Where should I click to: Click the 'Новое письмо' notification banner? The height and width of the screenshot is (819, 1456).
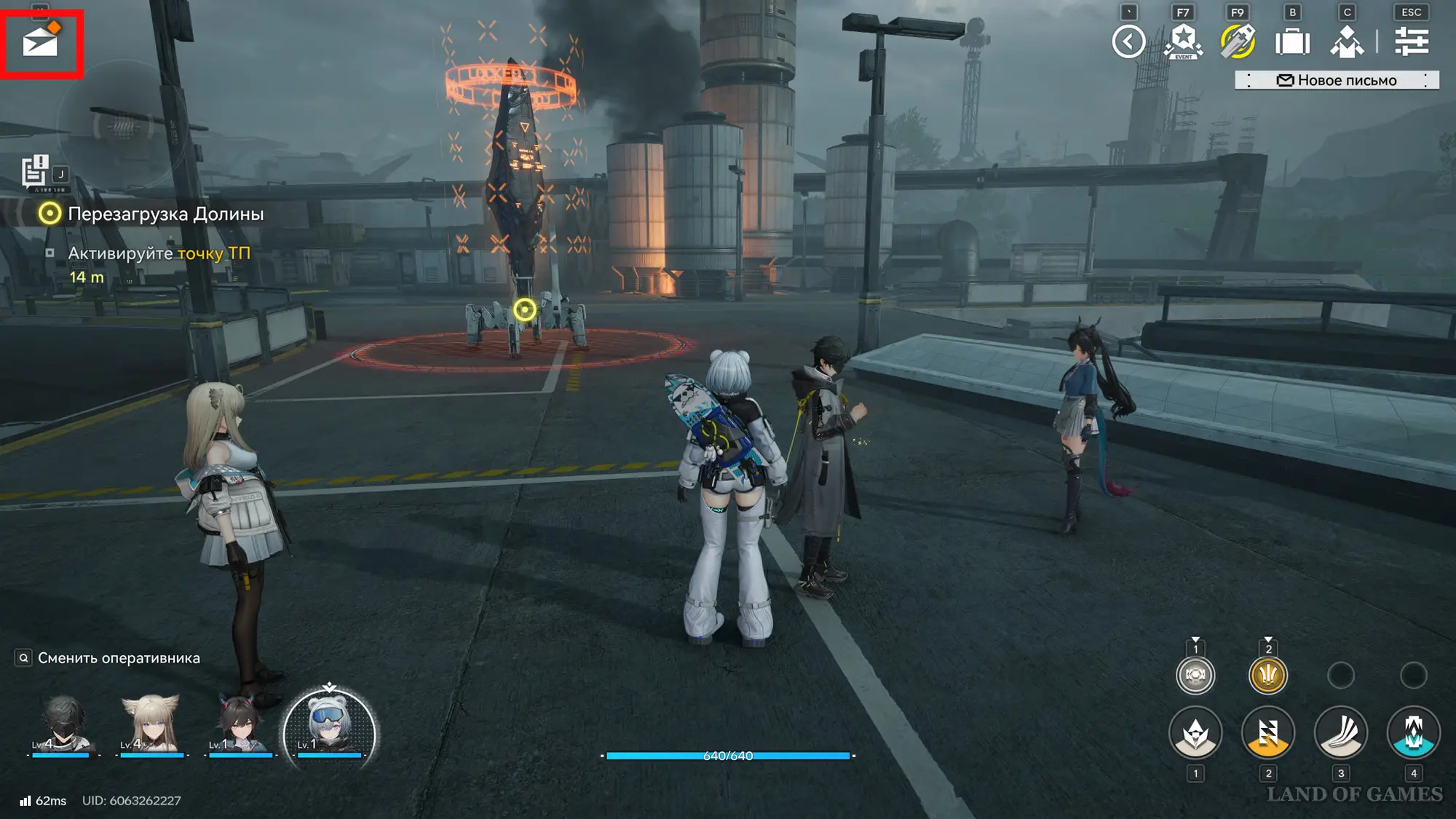(x=1337, y=80)
